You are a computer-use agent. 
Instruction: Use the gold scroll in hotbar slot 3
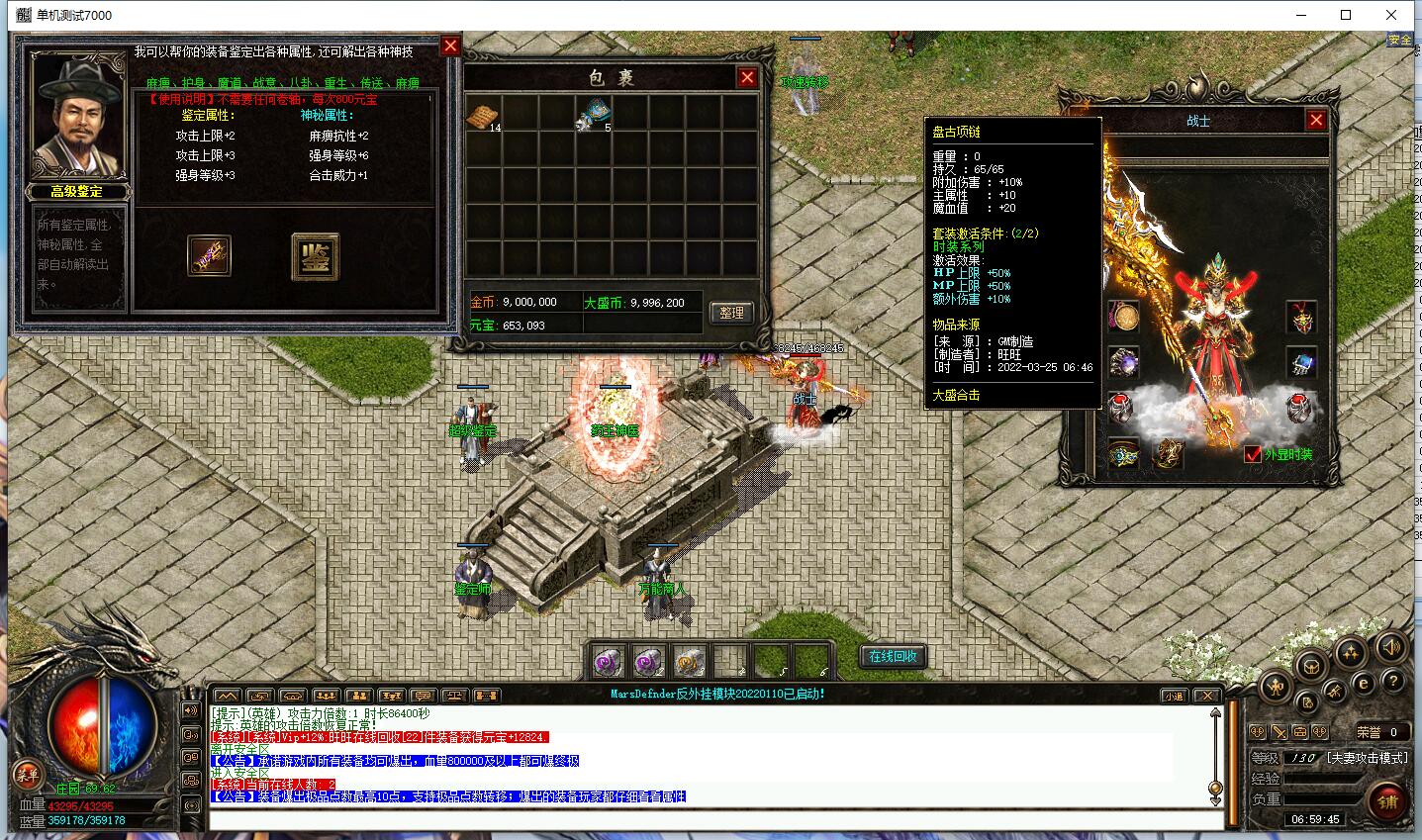pos(689,661)
